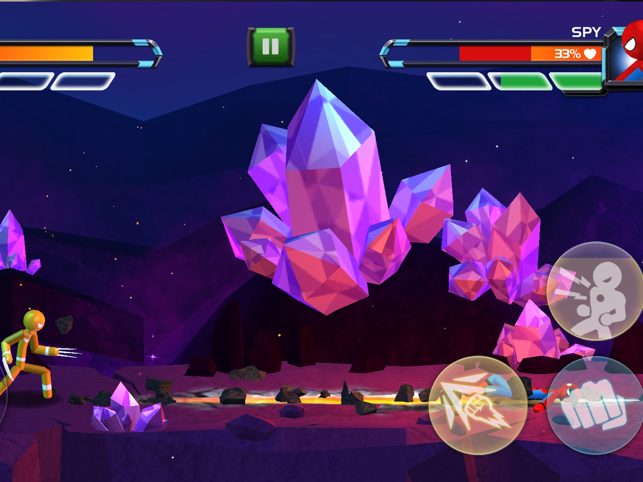Tap the basic punch fist button
The width and height of the screenshot is (643, 482).
point(596,407)
